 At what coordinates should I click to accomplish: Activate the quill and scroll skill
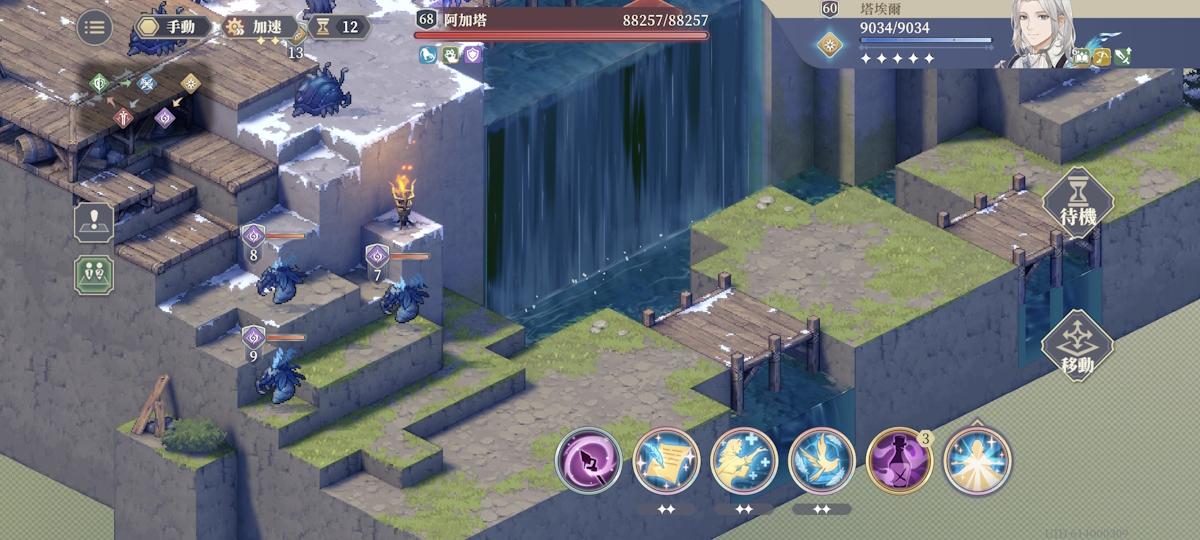pyautogui.click(x=666, y=461)
